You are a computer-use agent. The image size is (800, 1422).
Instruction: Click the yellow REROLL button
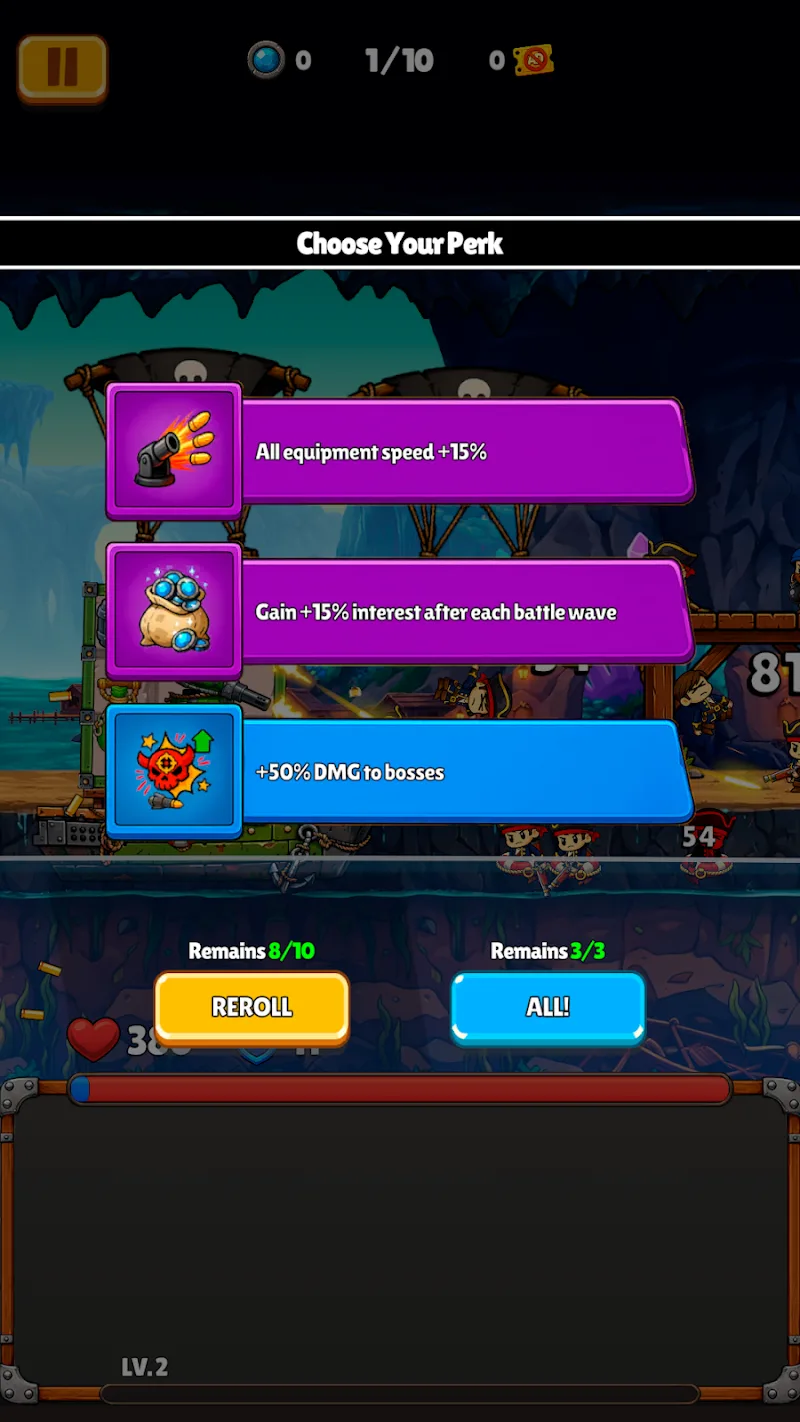click(x=252, y=1007)
